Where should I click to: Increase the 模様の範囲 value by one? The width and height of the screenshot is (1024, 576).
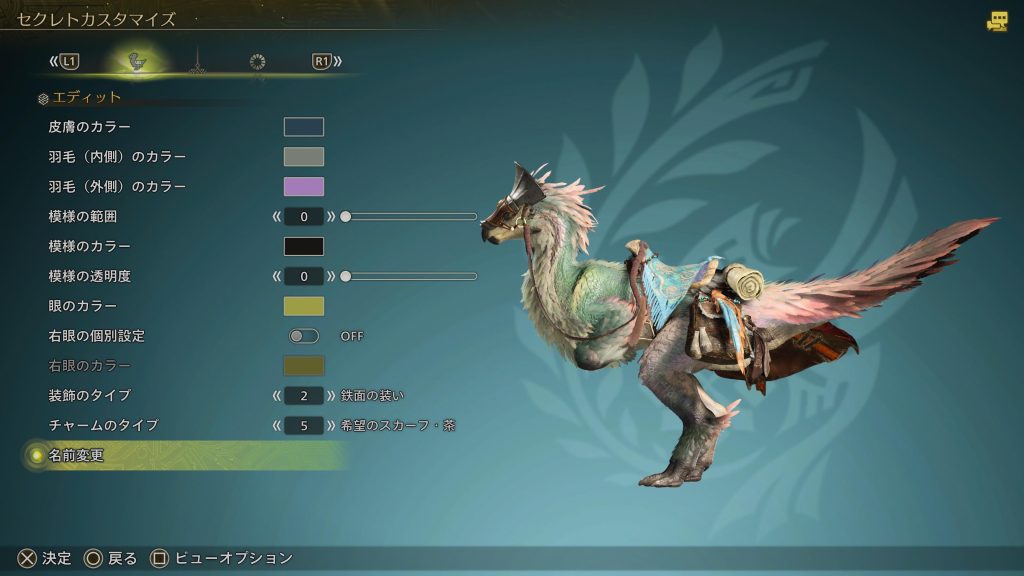coord(331,216)
